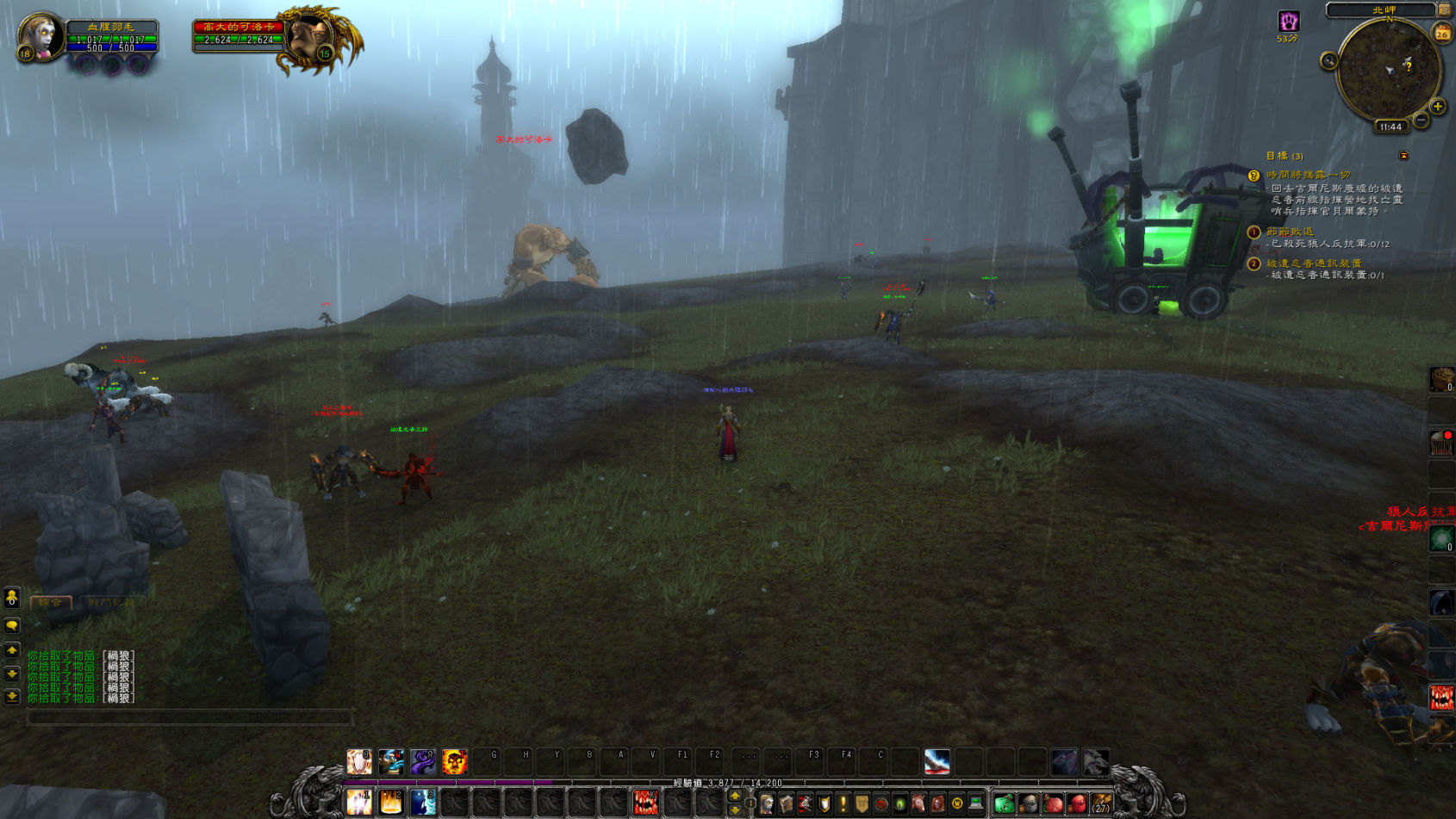1456x819 pixels.
Task: Open the chat speech bubble menu
Action: pos(12,625)
